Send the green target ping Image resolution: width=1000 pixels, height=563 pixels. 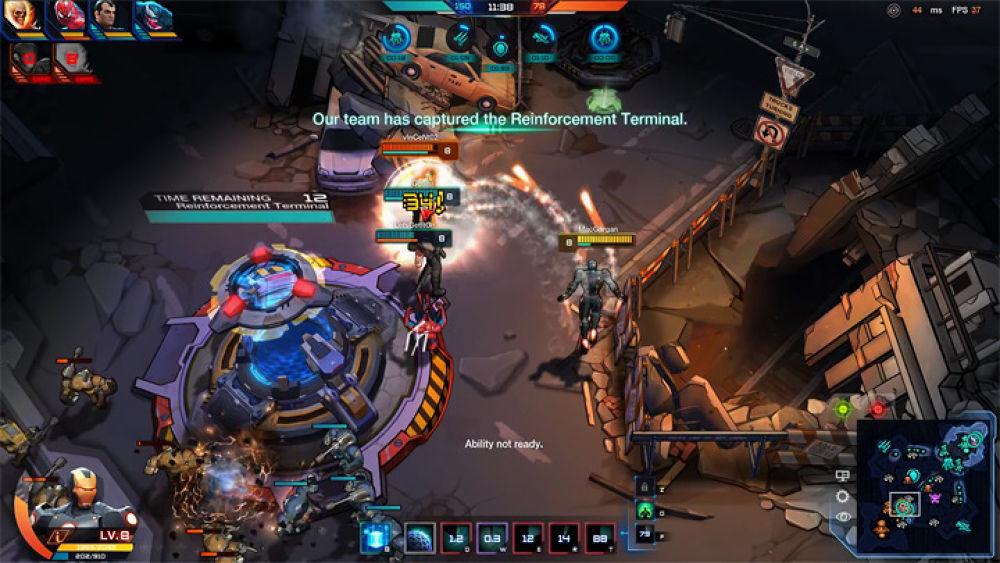click(843, 409)
